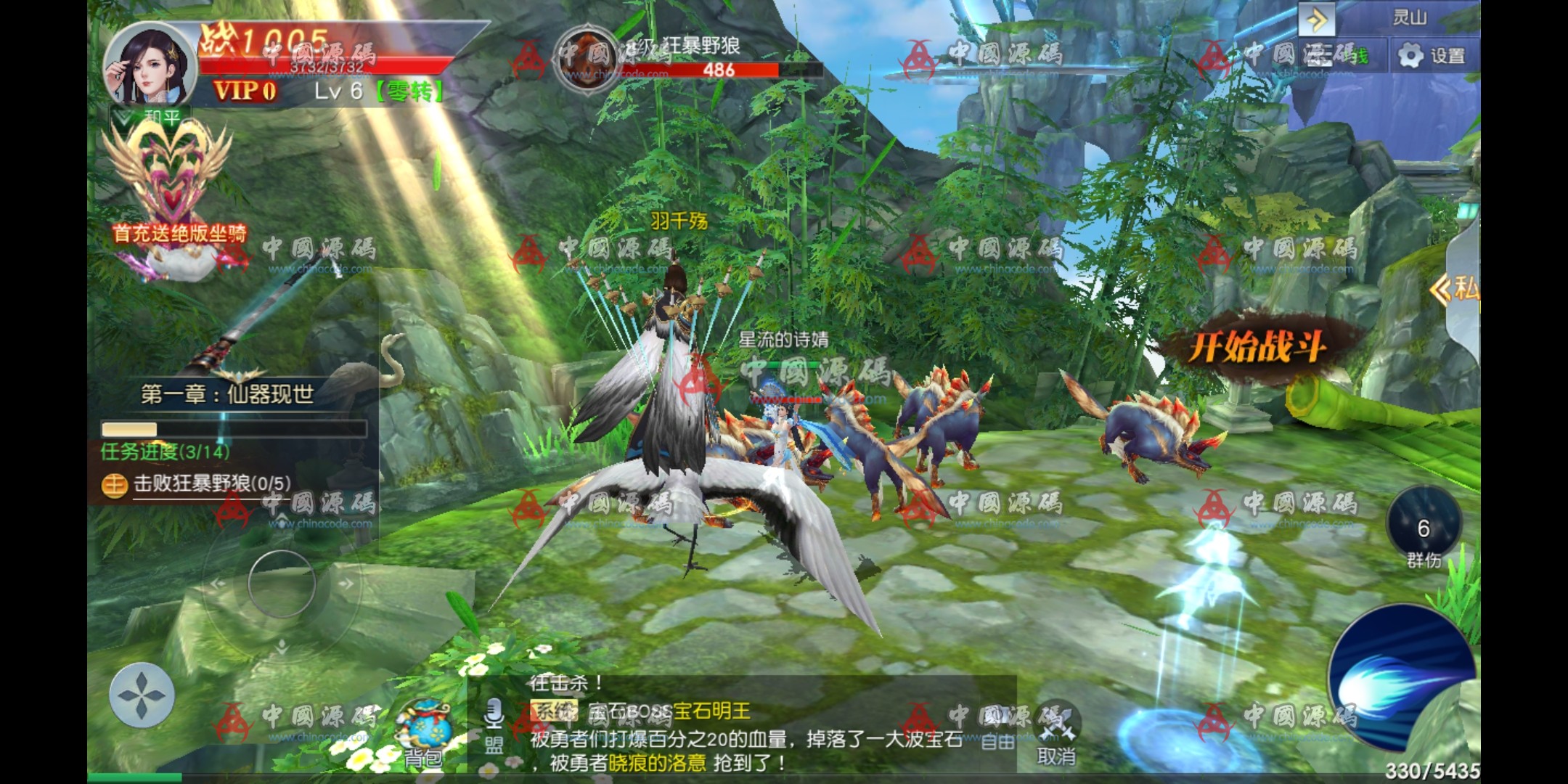Click the VIP 0 badge
The width and height of the screenshot is (1568, 784).
click(x=245, y=91)
